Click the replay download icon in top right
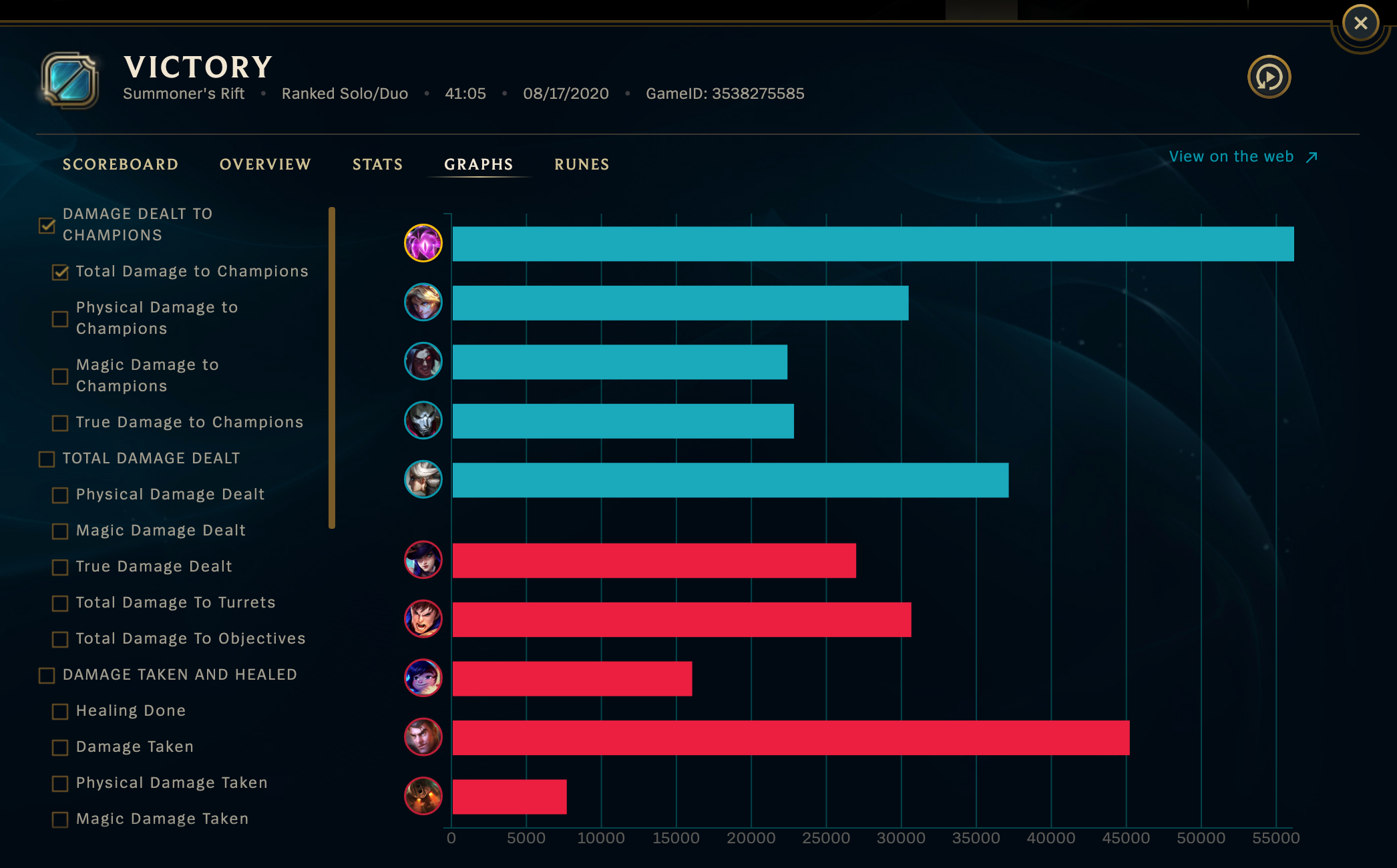This screenshot has width=1397, height=868. pos(1270,77)
